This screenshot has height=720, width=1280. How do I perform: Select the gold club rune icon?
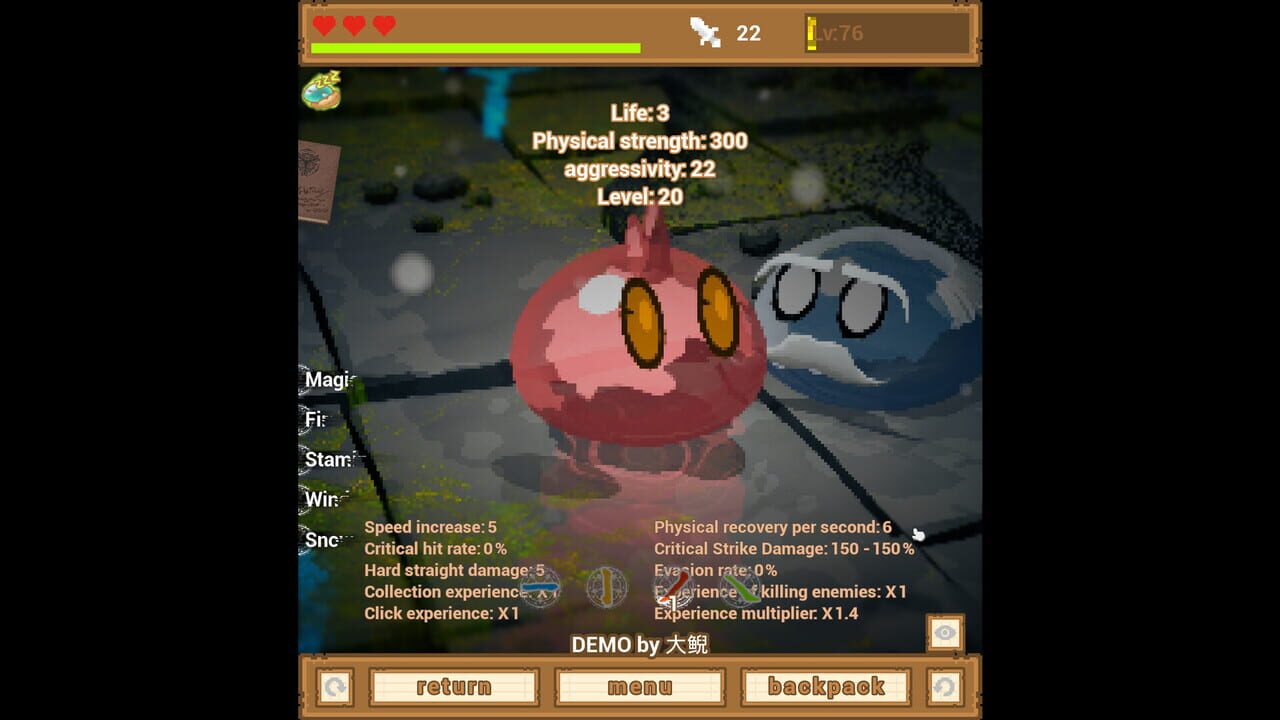(609, 589)
